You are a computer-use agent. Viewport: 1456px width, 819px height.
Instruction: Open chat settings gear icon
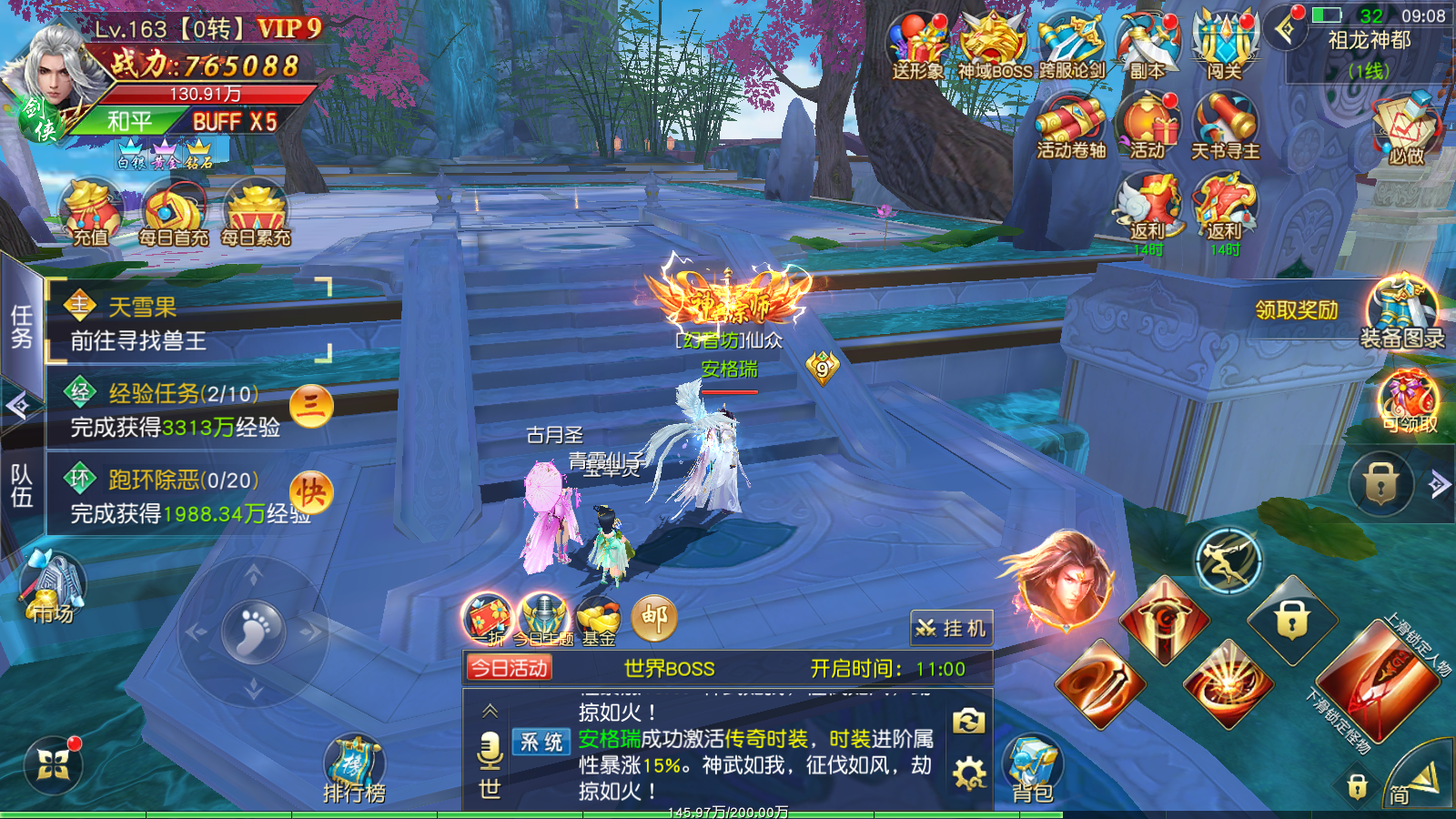click(969, 773)
